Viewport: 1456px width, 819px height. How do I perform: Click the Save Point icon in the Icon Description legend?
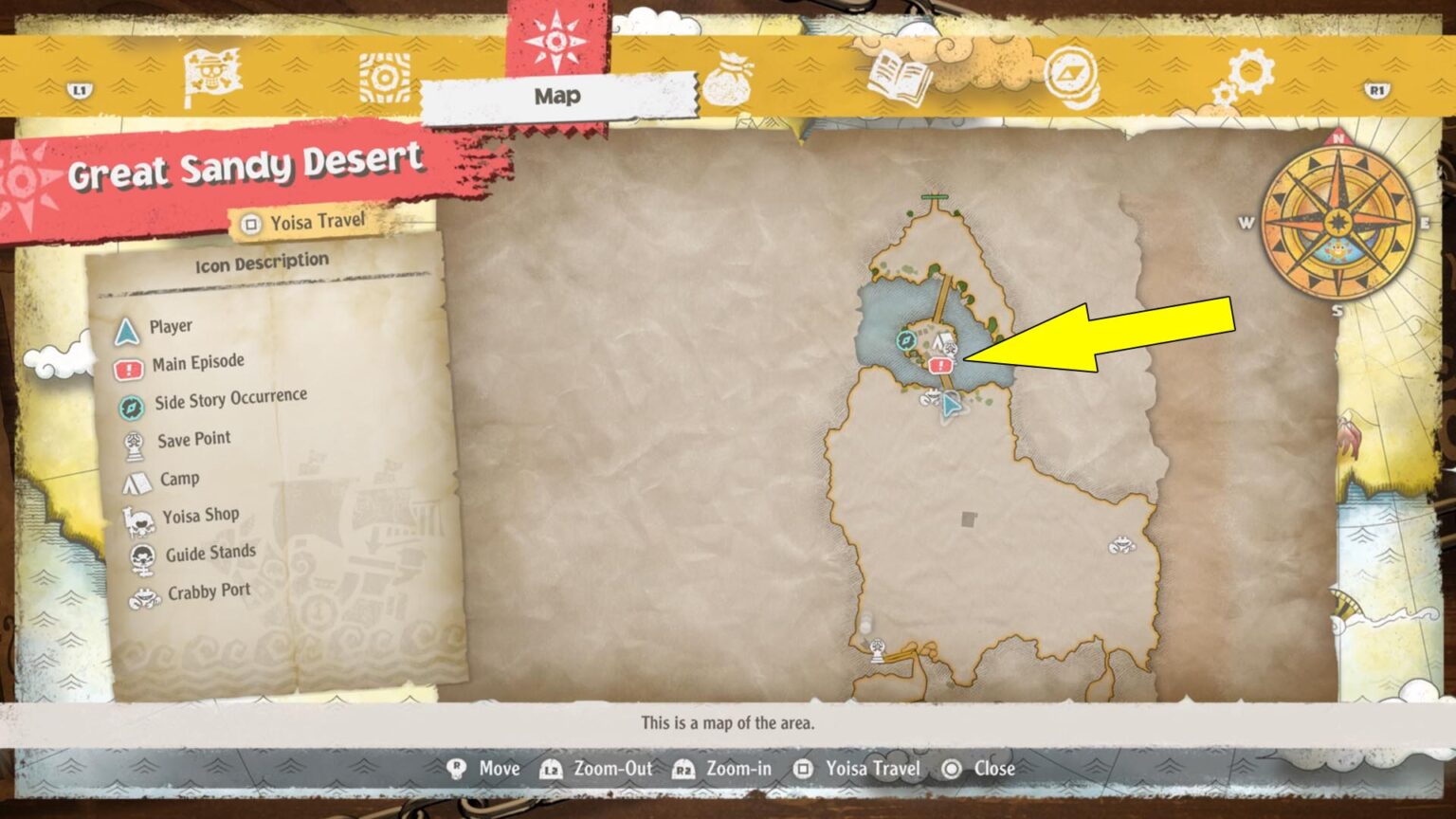(x=134, y=437)
